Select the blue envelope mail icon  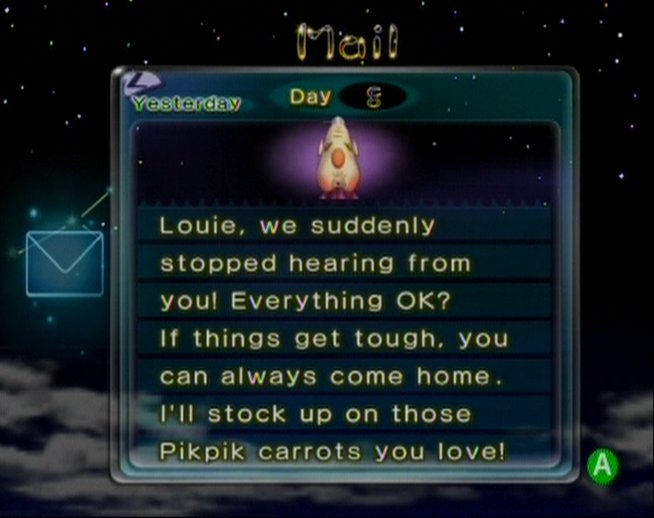(x=64, y=263)
